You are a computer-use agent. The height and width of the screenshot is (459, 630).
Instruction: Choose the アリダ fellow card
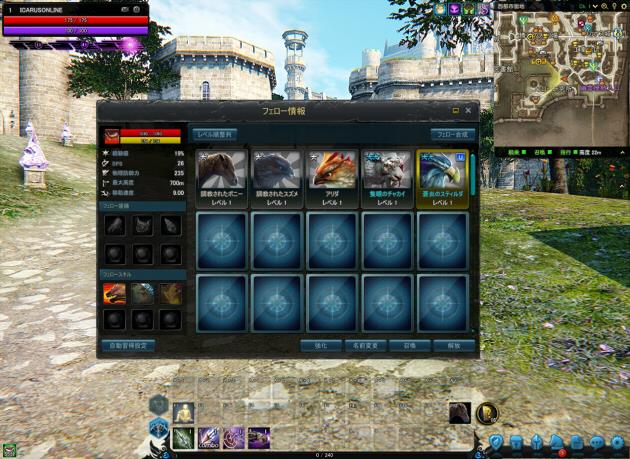click(332, 179)
